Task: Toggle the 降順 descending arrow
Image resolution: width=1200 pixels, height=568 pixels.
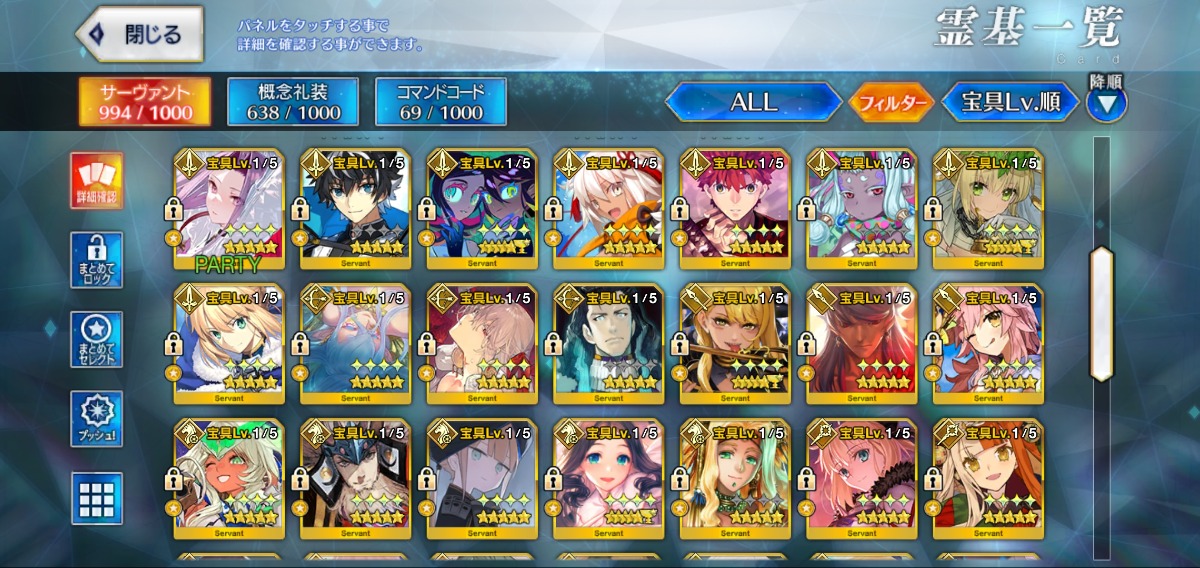Action: coord(1106,102)
